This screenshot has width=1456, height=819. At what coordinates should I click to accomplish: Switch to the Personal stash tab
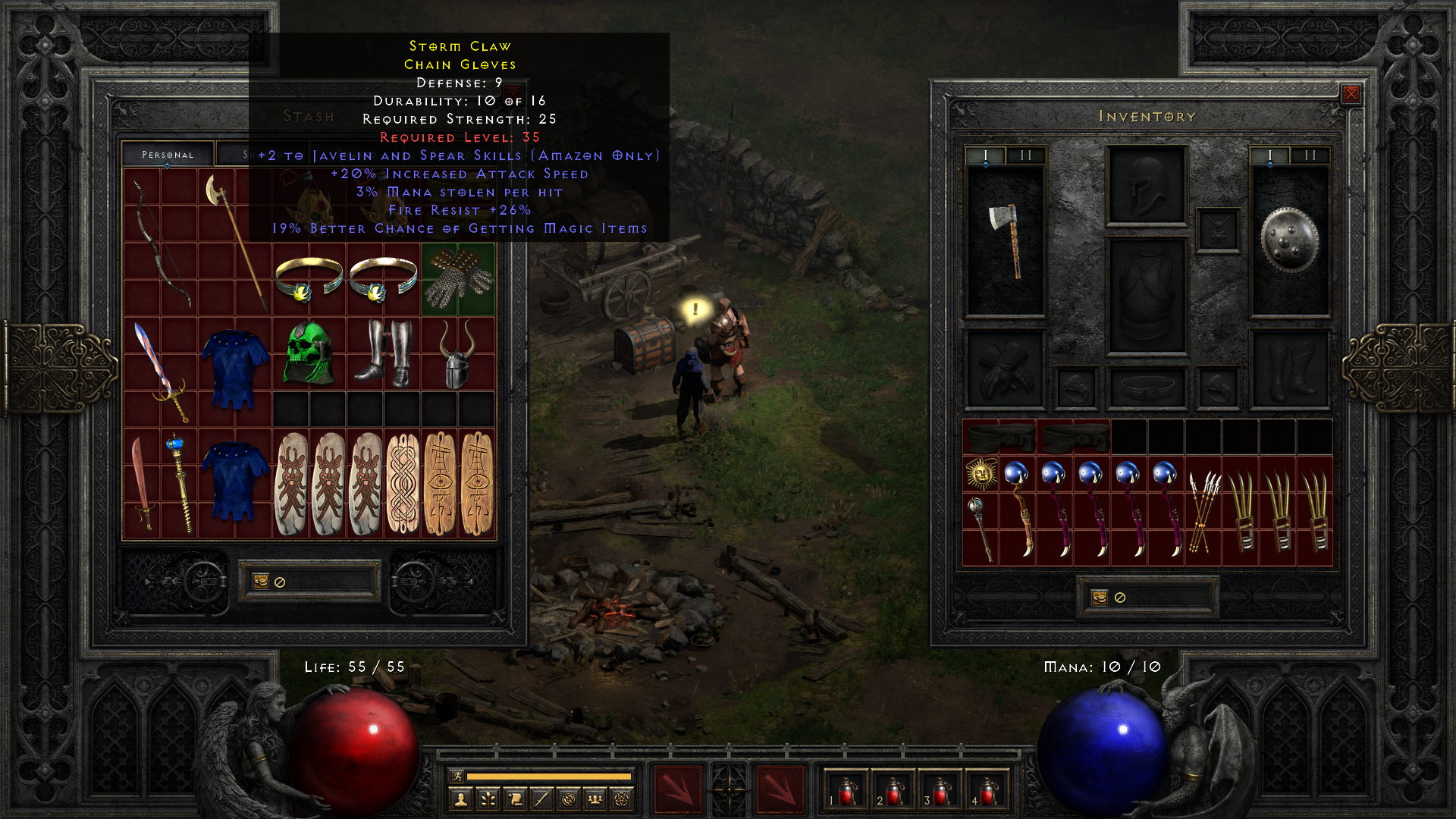(168, 154)
